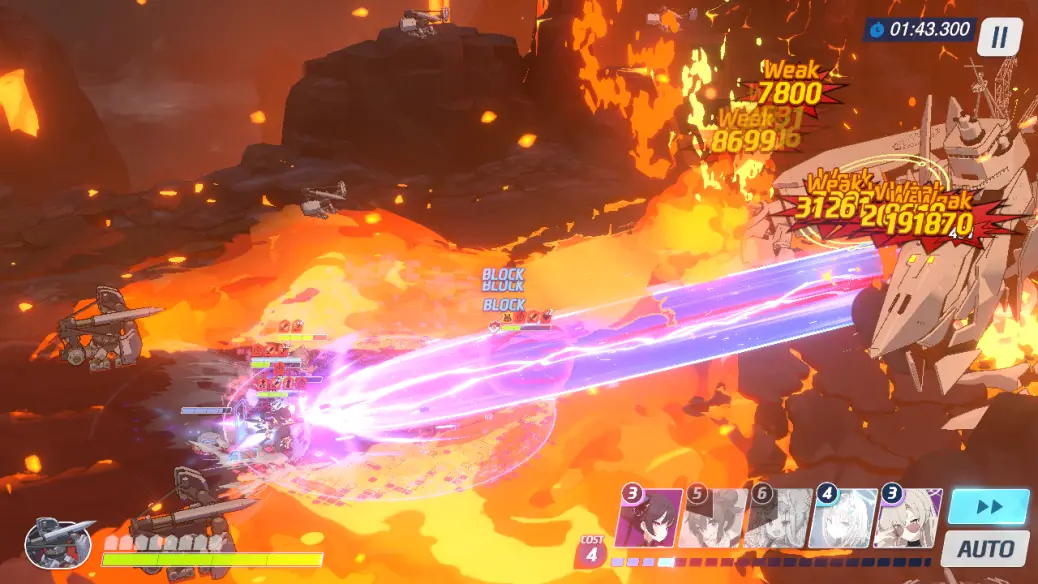Enable AUTO battle mode
Screen dimensions: 1038x584
(985, 548)
